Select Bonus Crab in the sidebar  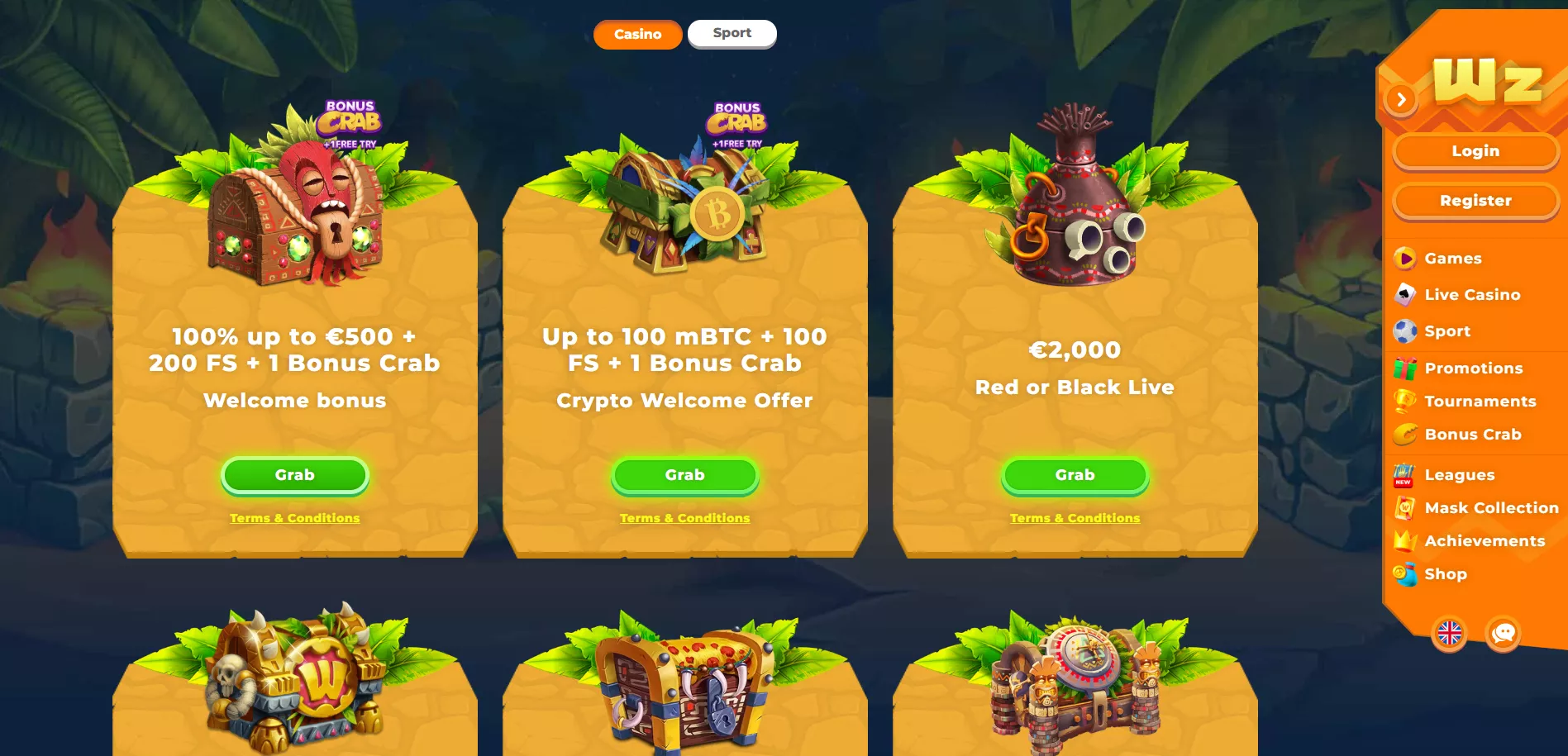1472,435
